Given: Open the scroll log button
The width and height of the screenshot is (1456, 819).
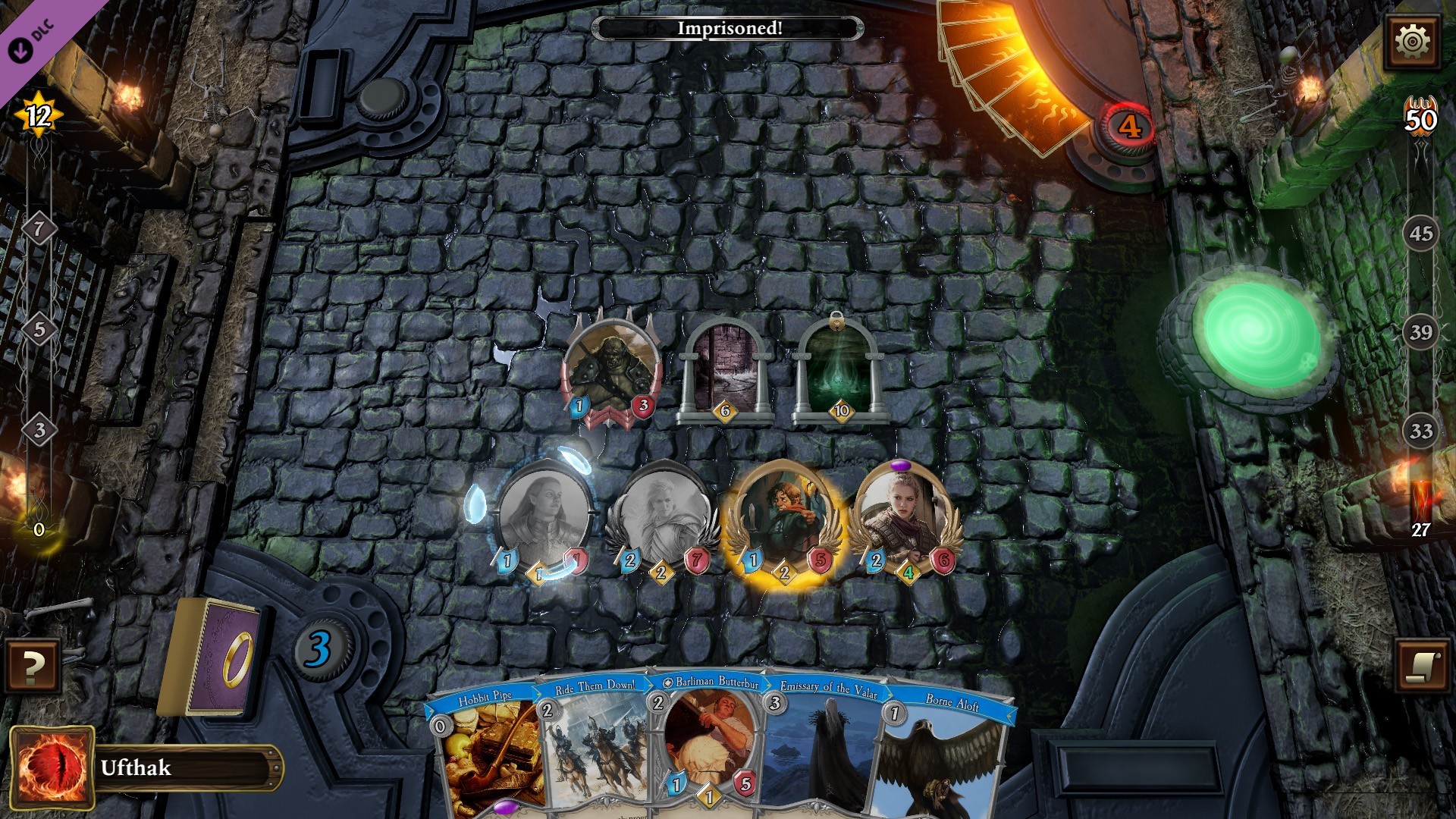Looking at the screenshot, I should click(x=1422, y=666).
